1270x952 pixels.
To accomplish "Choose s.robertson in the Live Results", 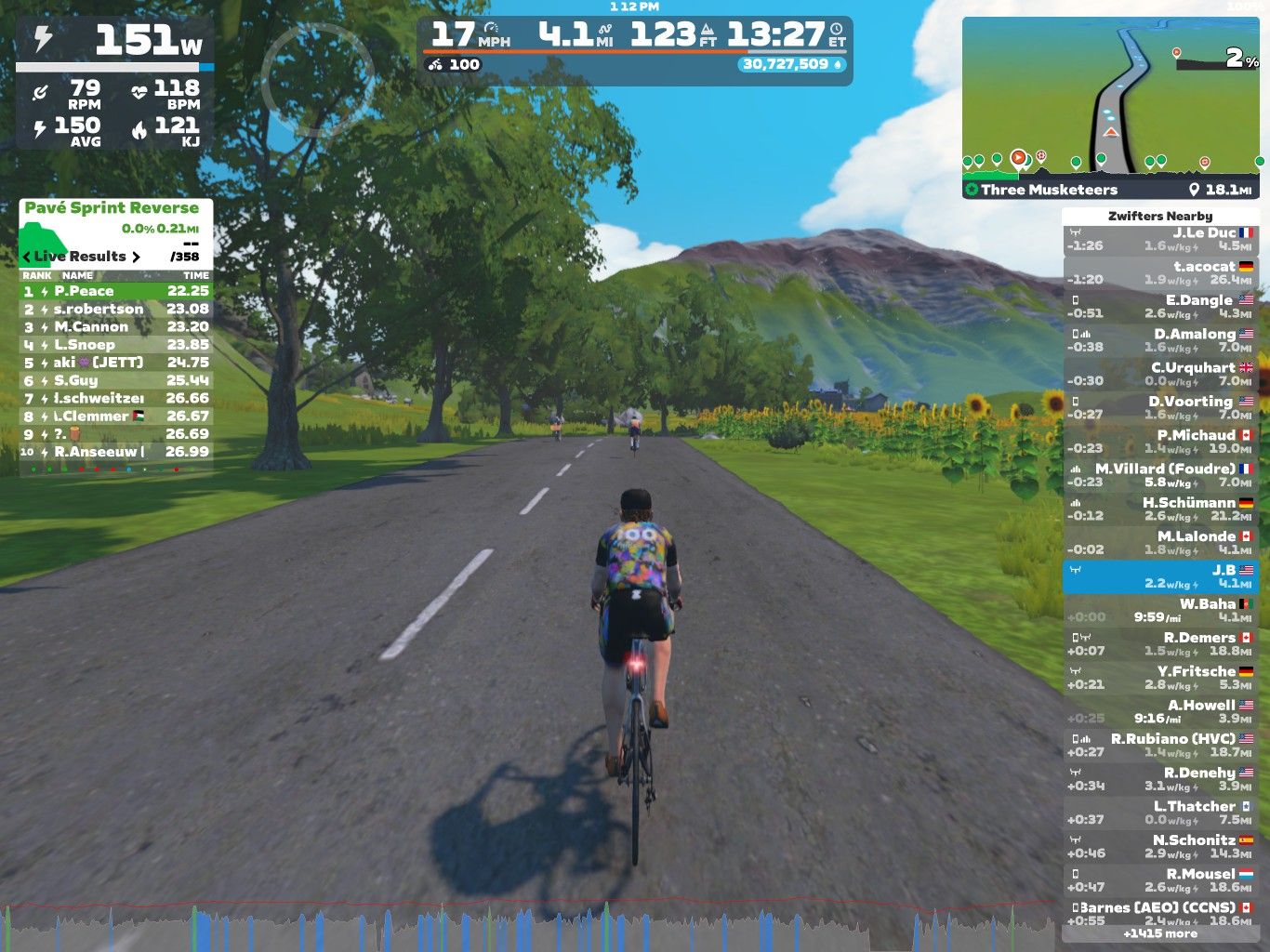I will [x=115, y=309].
